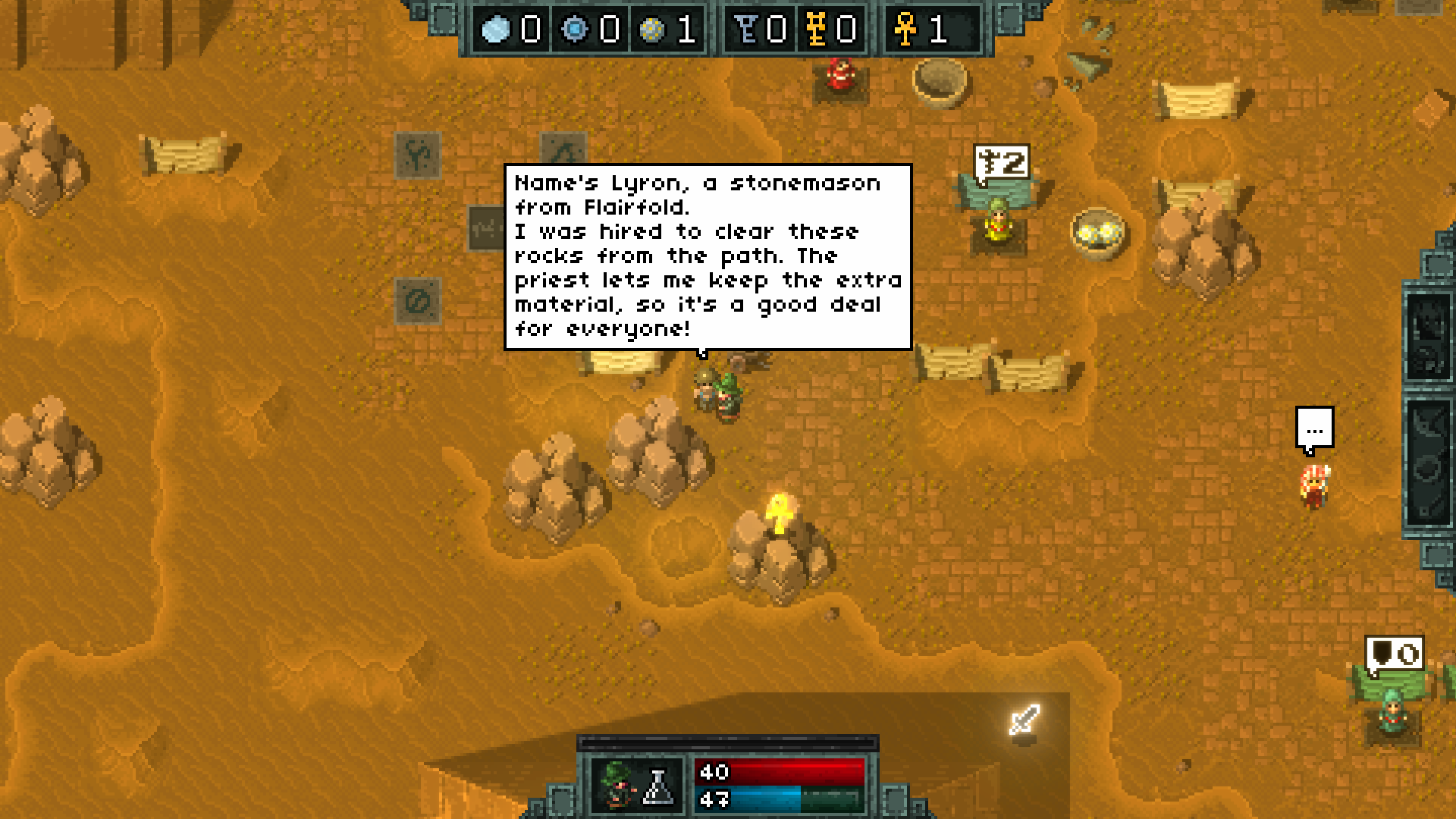Toggle the crossed-circle warning sign tile
Image resolution: width=1456 pixels, height=819 pixels.
click(416, 302)
